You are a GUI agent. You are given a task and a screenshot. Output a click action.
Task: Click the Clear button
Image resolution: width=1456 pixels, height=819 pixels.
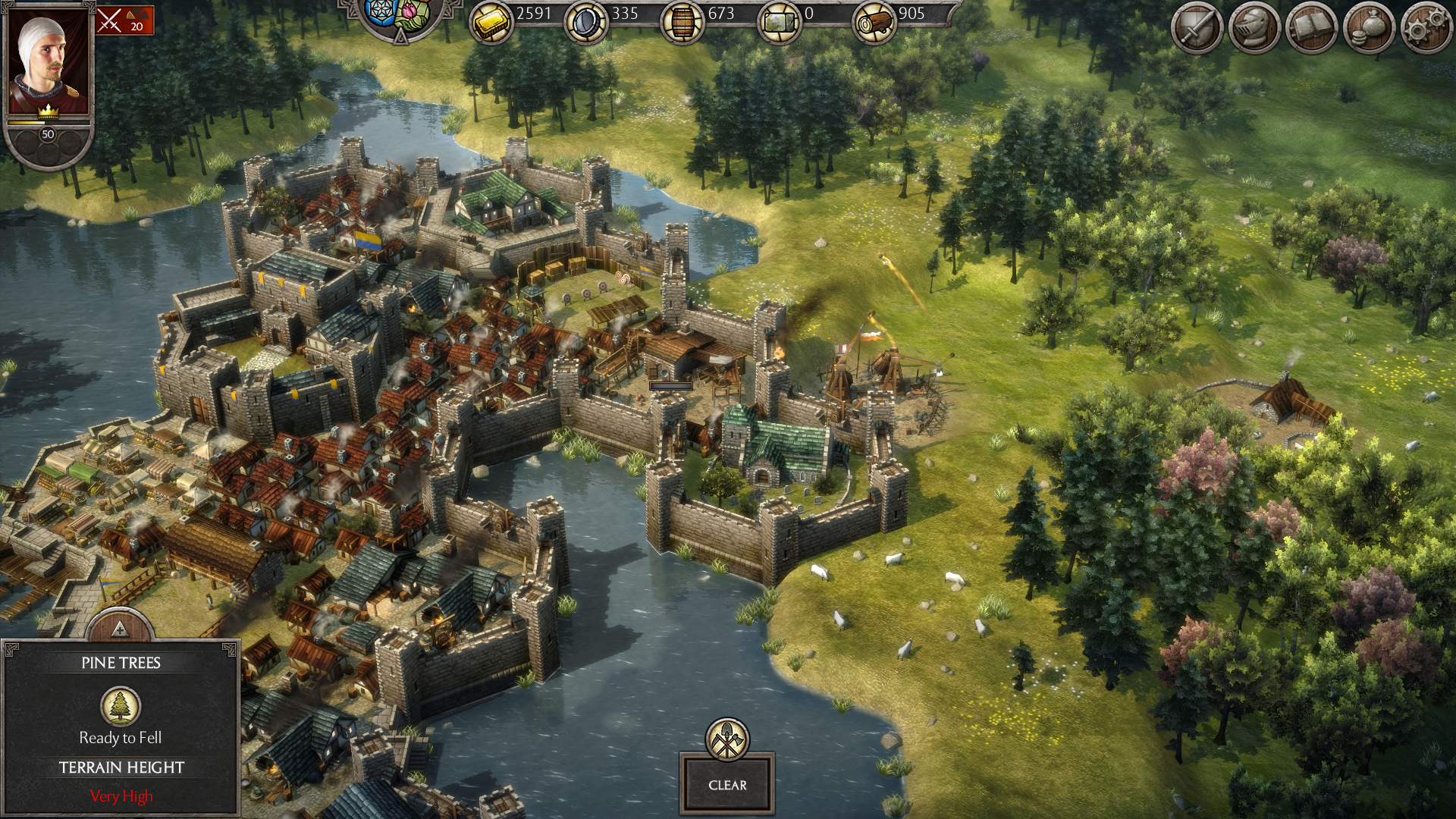tap(727, 785)
